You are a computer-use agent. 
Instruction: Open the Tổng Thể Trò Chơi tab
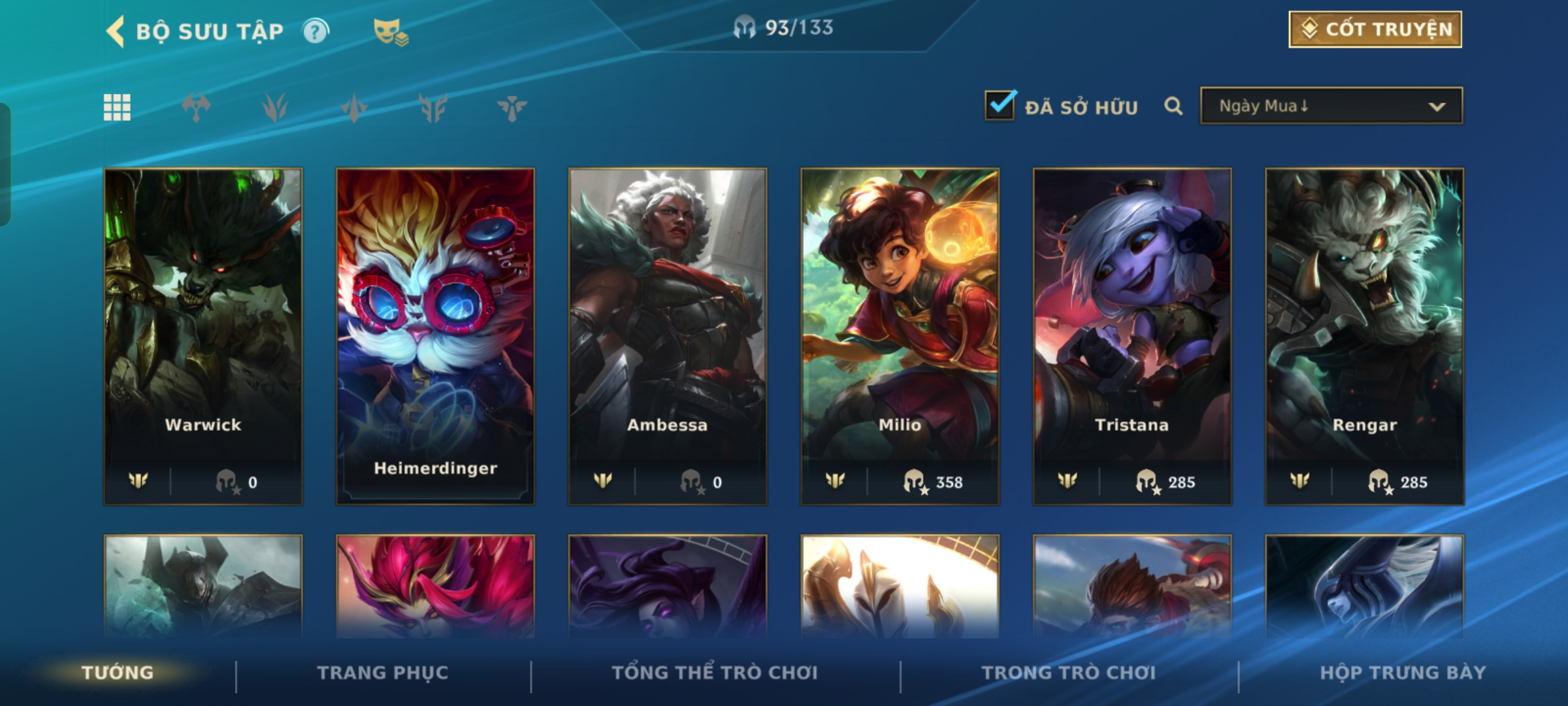tap(715, 673)
